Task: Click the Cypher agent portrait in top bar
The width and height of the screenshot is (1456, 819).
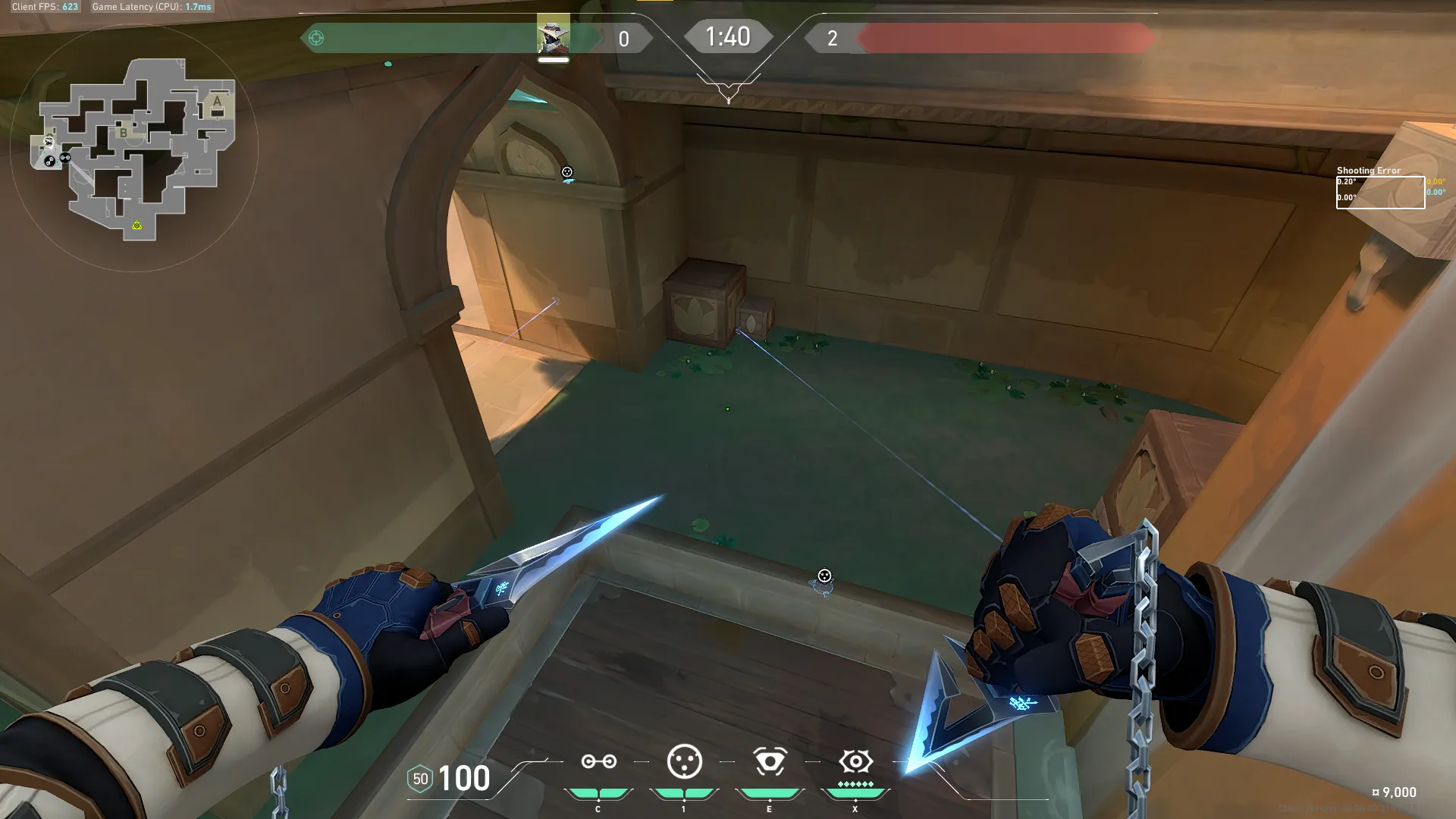Action: coord(553,36)
